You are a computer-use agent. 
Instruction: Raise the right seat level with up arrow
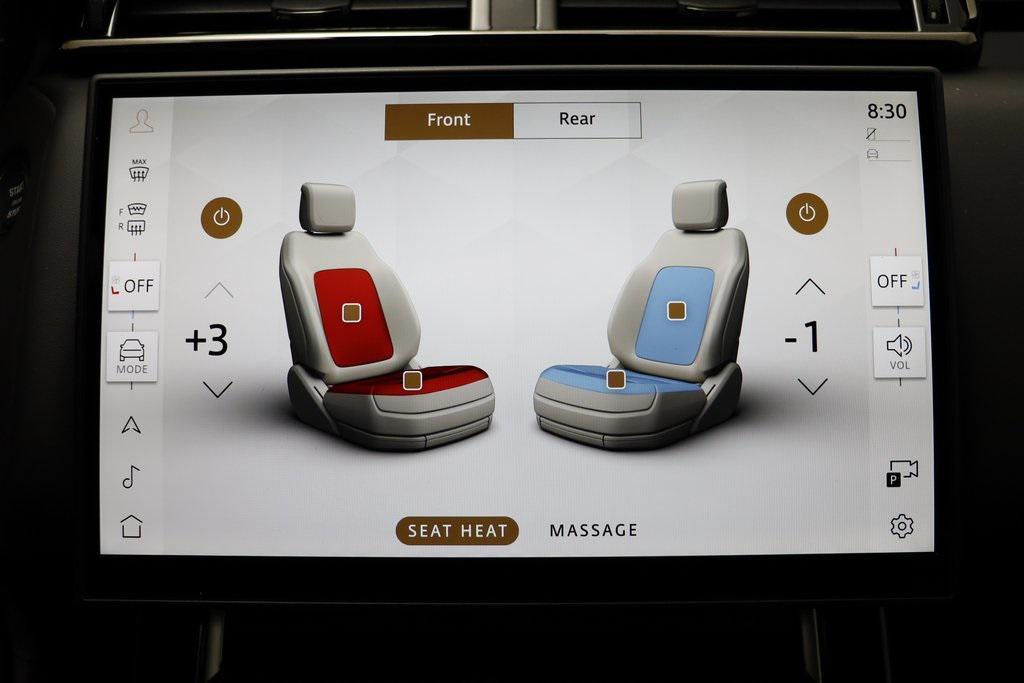810,287
